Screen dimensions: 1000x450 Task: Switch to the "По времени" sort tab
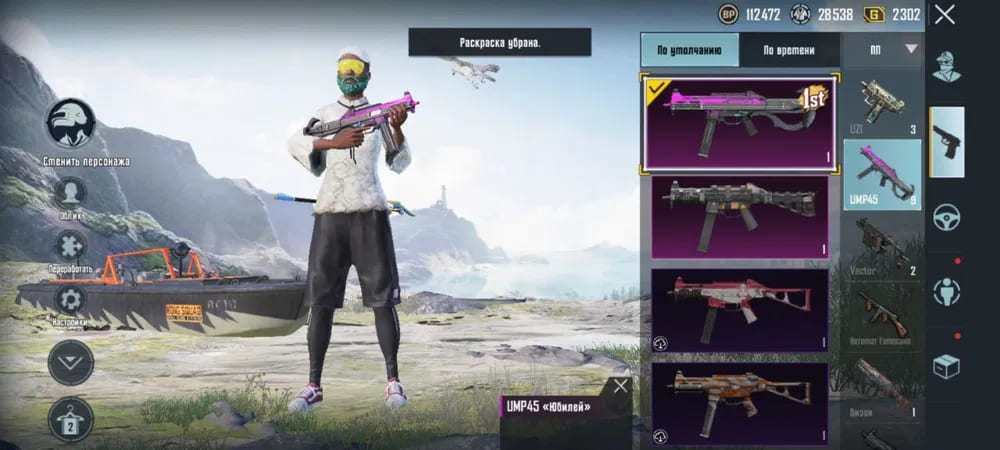pos(788,50)
